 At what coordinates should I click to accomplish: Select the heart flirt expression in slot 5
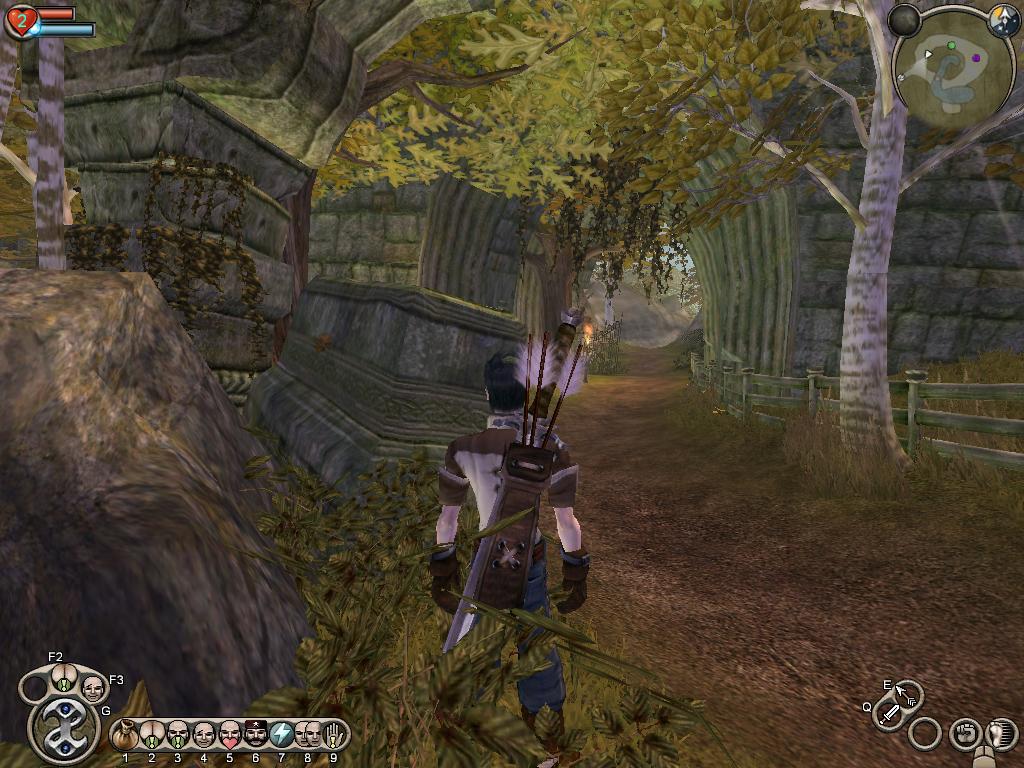click(230, 735)
